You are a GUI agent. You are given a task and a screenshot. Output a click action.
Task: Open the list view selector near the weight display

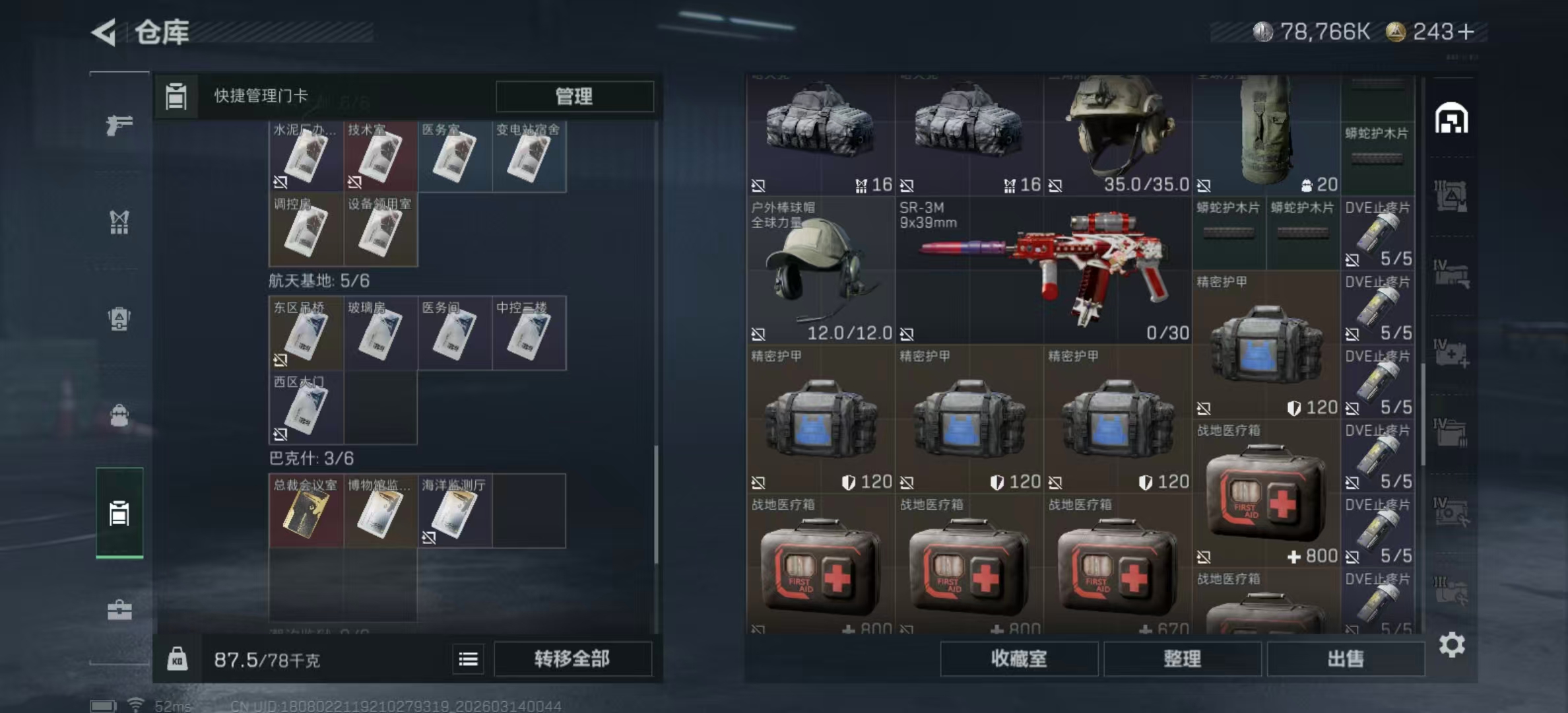click(469, 660)
